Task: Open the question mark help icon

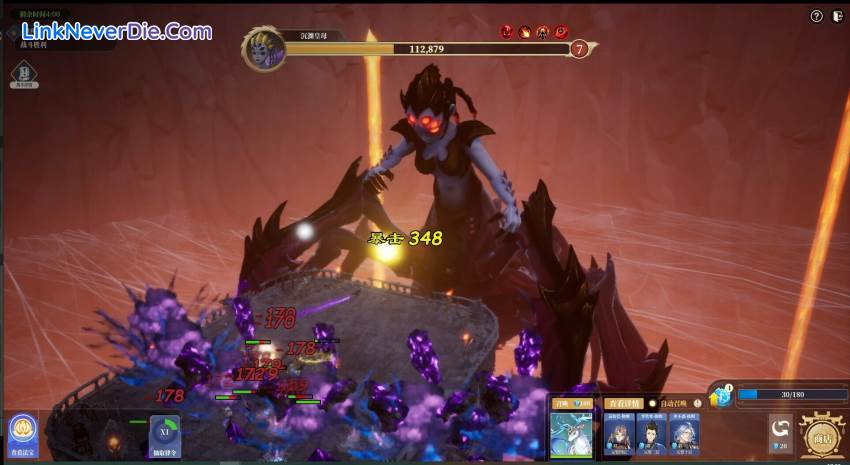Action: coord(816,17)
